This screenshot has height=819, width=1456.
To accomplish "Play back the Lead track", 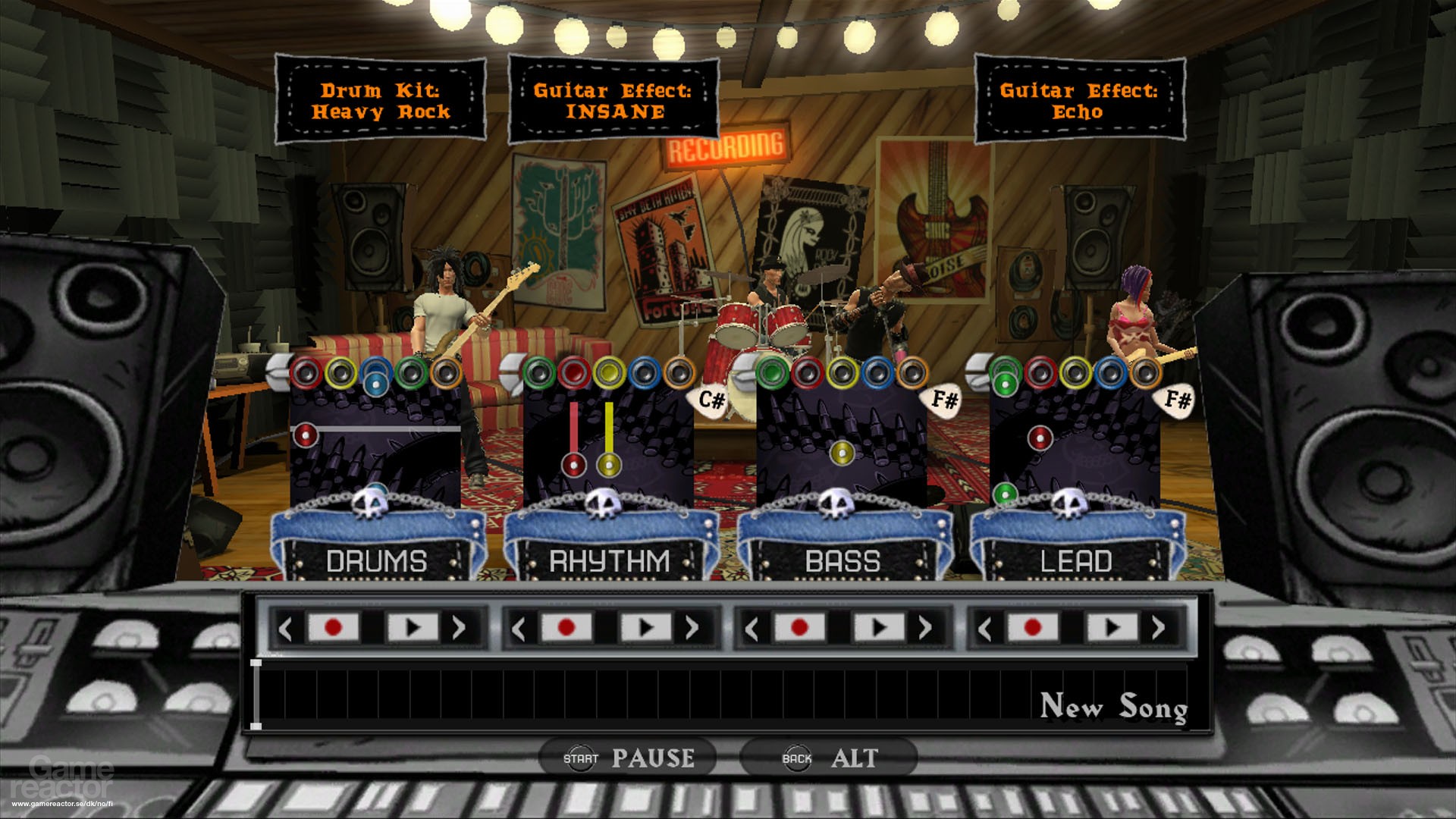I will point(1112,628).
